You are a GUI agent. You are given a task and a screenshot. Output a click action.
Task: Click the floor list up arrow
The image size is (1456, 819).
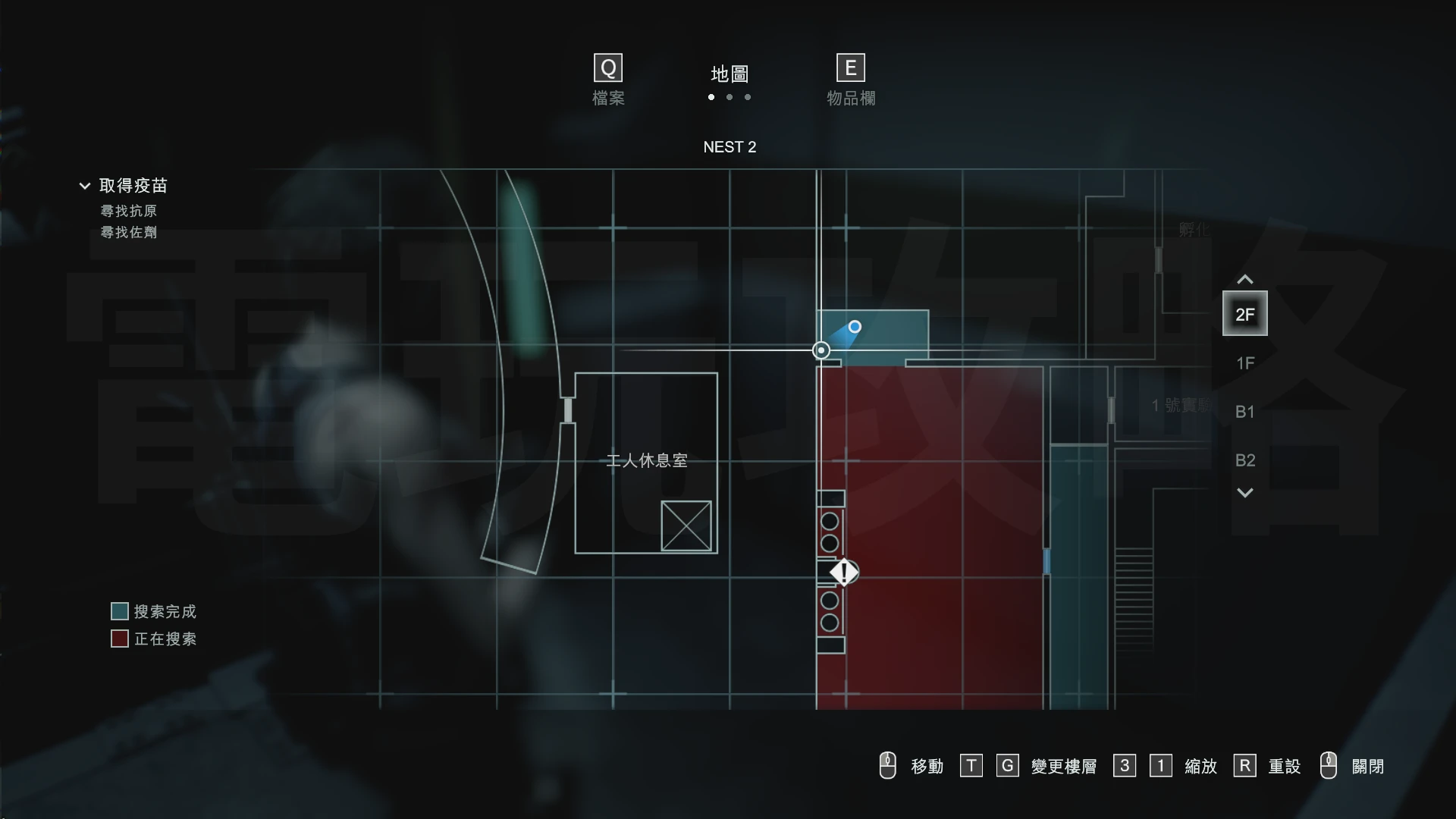(1244, 280)
